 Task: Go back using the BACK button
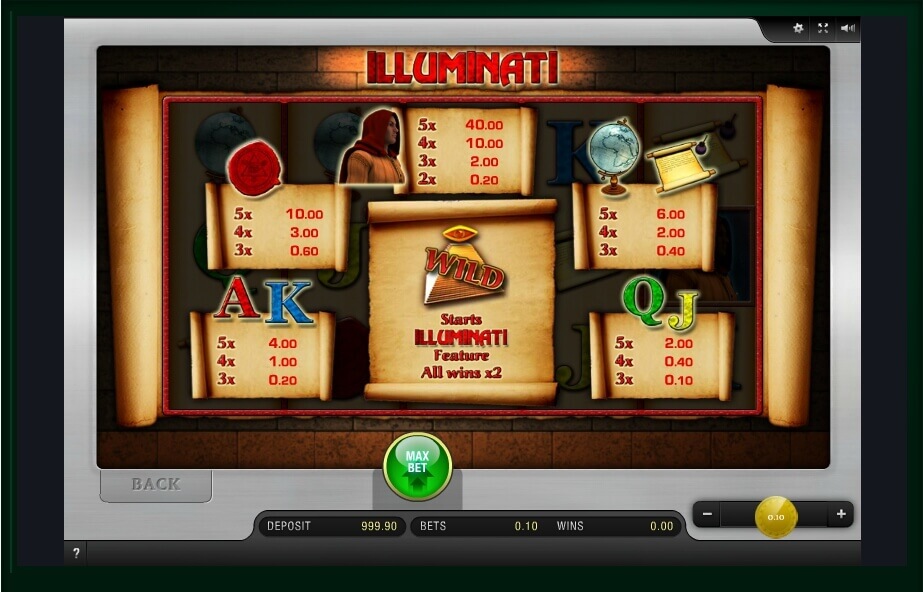click(156, 484)
